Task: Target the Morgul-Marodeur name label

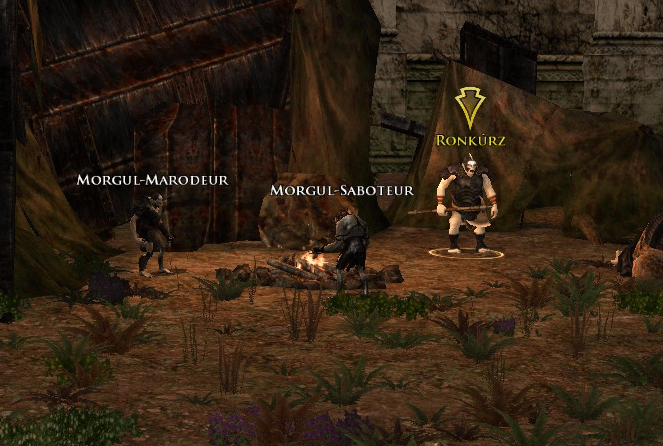Action: pos(153,180)
